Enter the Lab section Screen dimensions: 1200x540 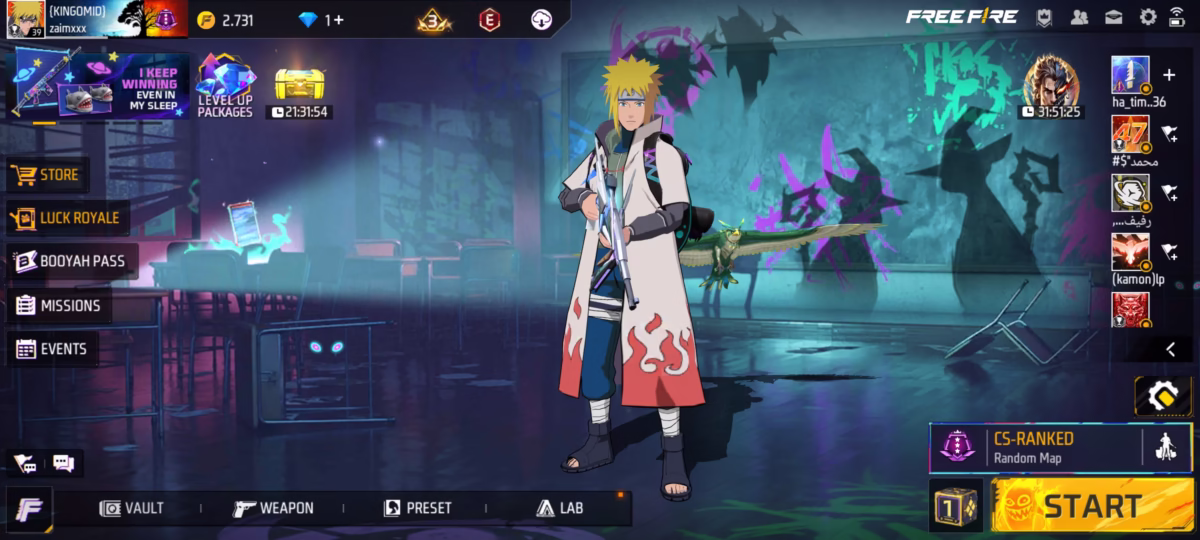pyautogui.click(x=560, y=508)
